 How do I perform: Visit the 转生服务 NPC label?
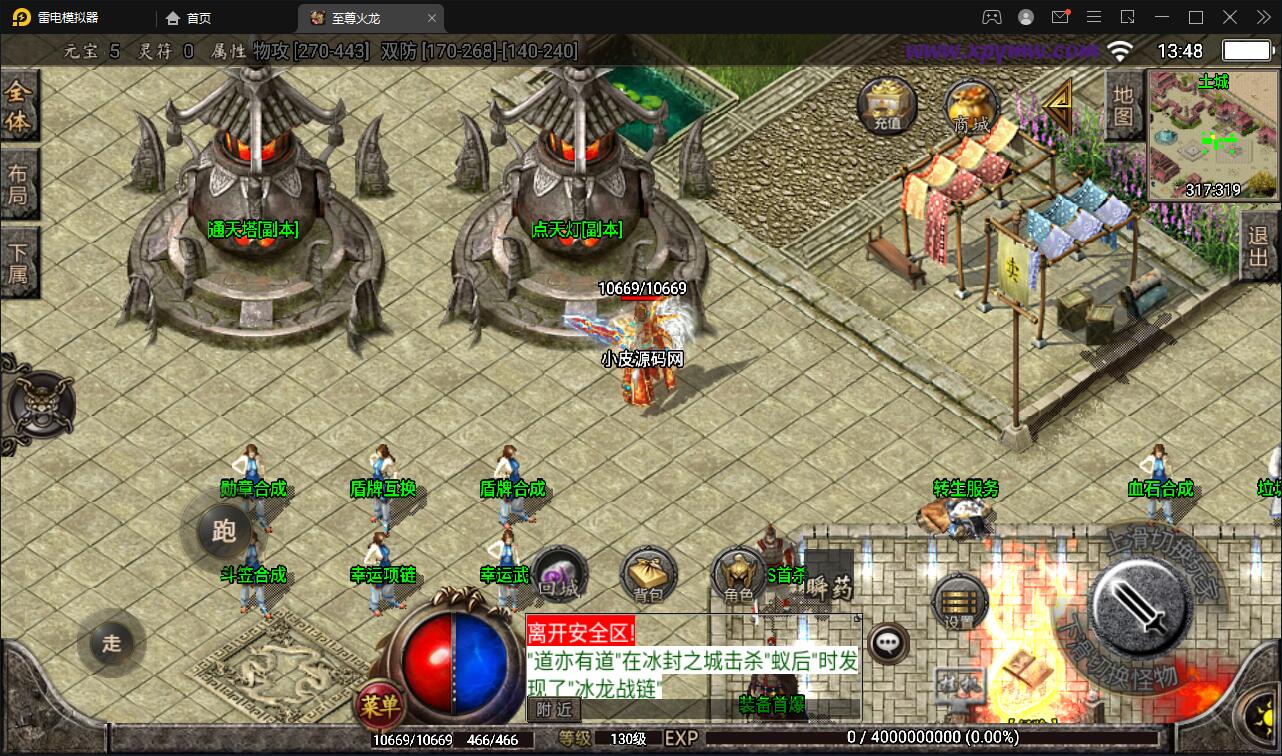(x=965, y=490)
